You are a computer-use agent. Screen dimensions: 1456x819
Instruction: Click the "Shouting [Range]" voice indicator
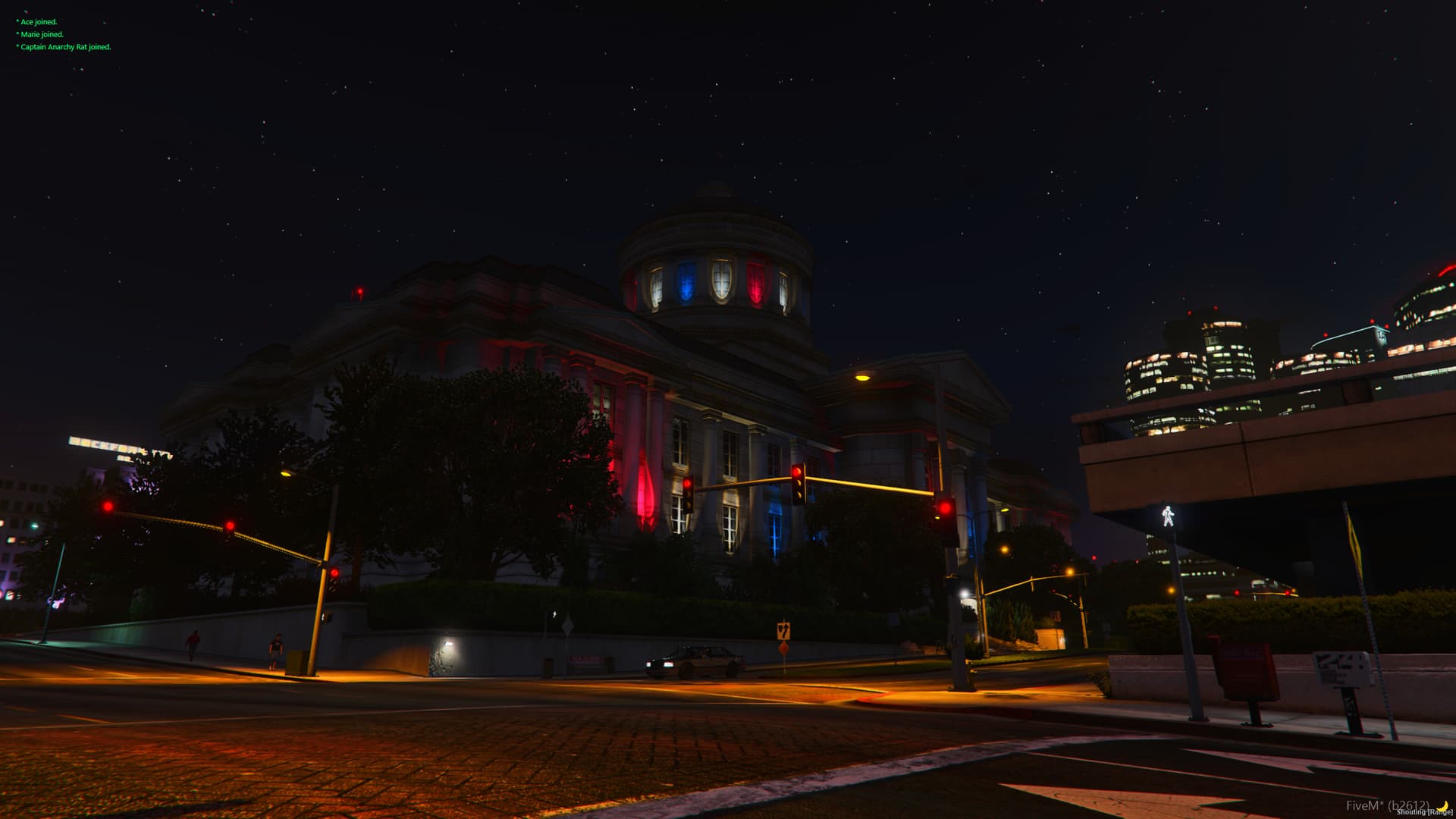tap(1424, 812)
